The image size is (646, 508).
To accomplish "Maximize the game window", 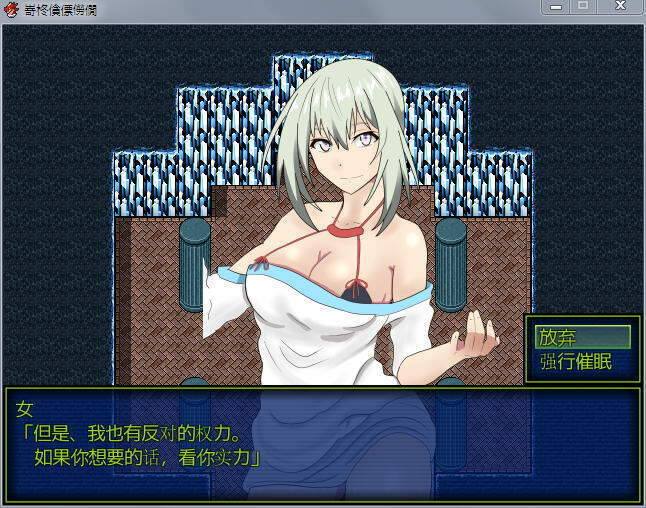I will pyautogui.click(x=583, y=6).
